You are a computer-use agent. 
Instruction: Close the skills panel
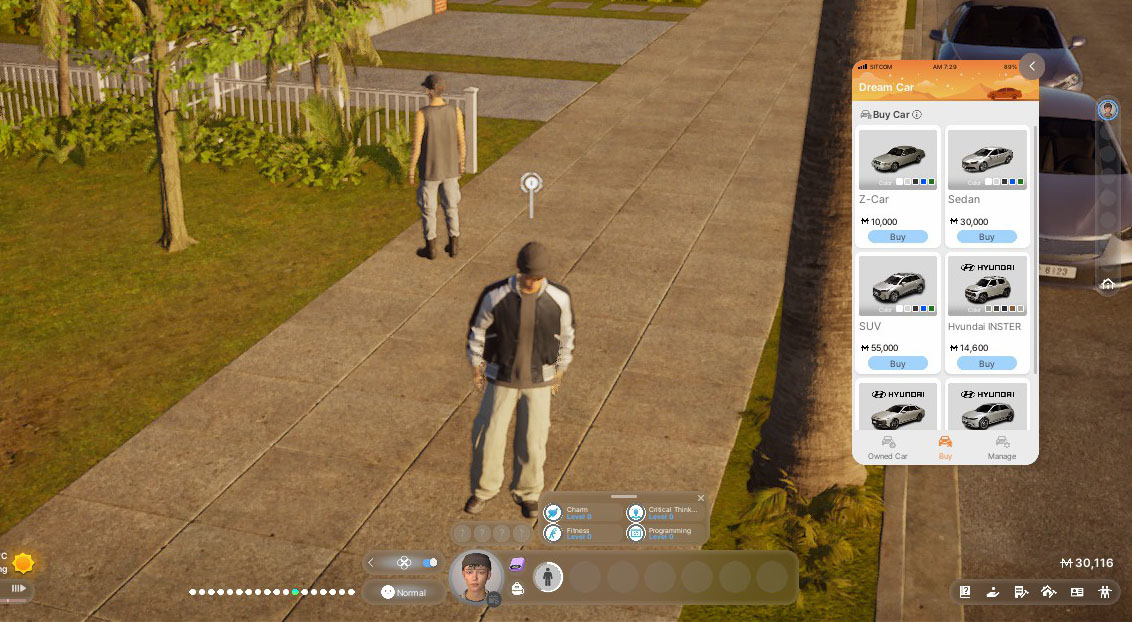[701, 497]
